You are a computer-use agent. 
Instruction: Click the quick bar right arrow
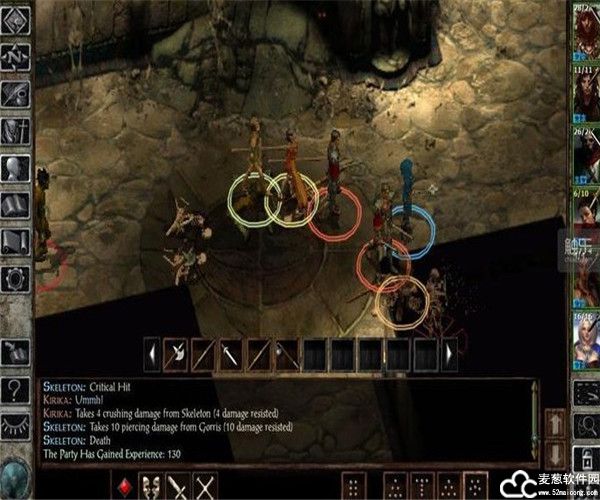tap(450, 352)
